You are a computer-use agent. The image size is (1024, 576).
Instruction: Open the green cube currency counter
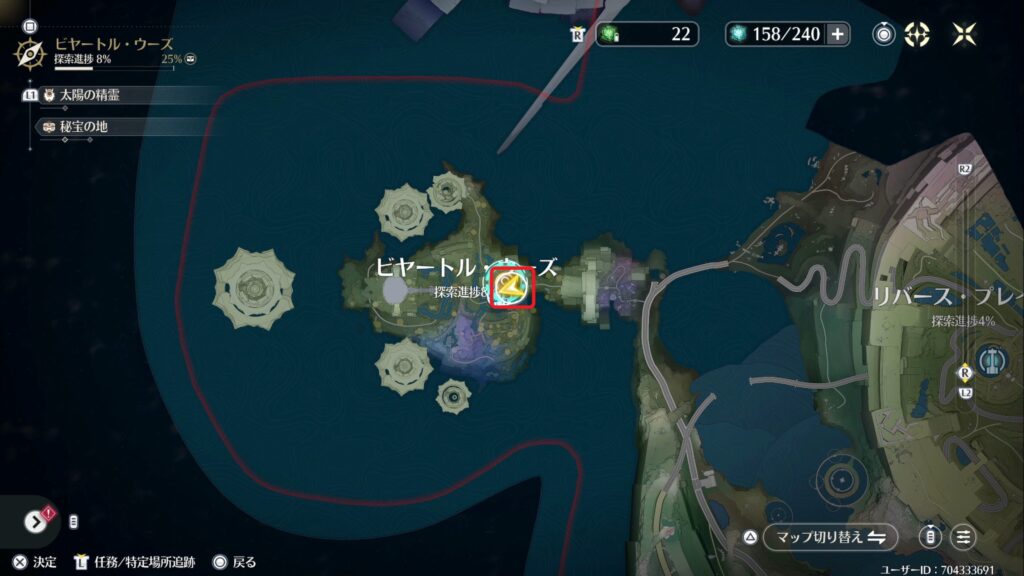coord(645,34)
